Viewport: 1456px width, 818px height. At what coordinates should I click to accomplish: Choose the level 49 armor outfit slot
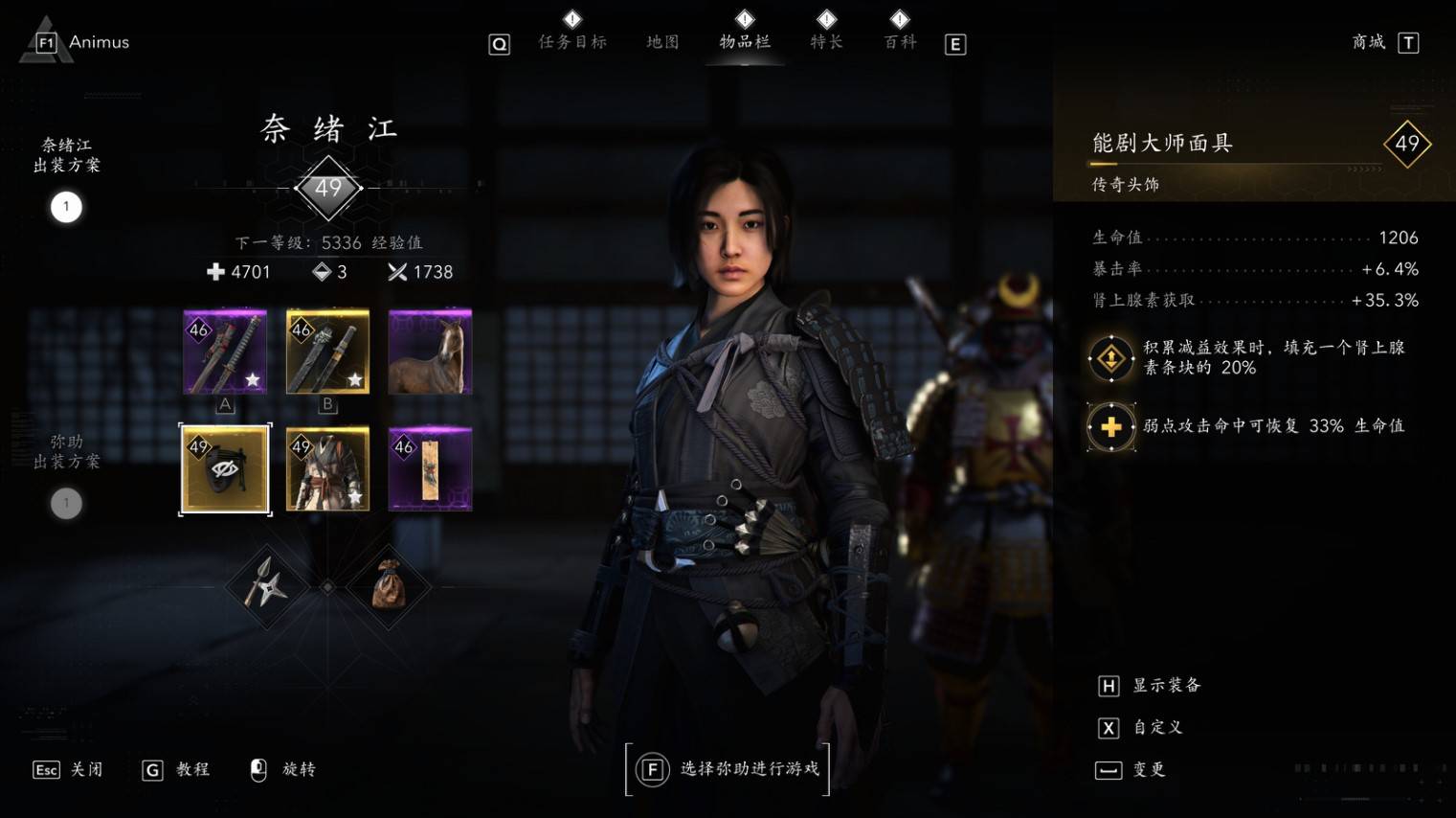[327, 469]
